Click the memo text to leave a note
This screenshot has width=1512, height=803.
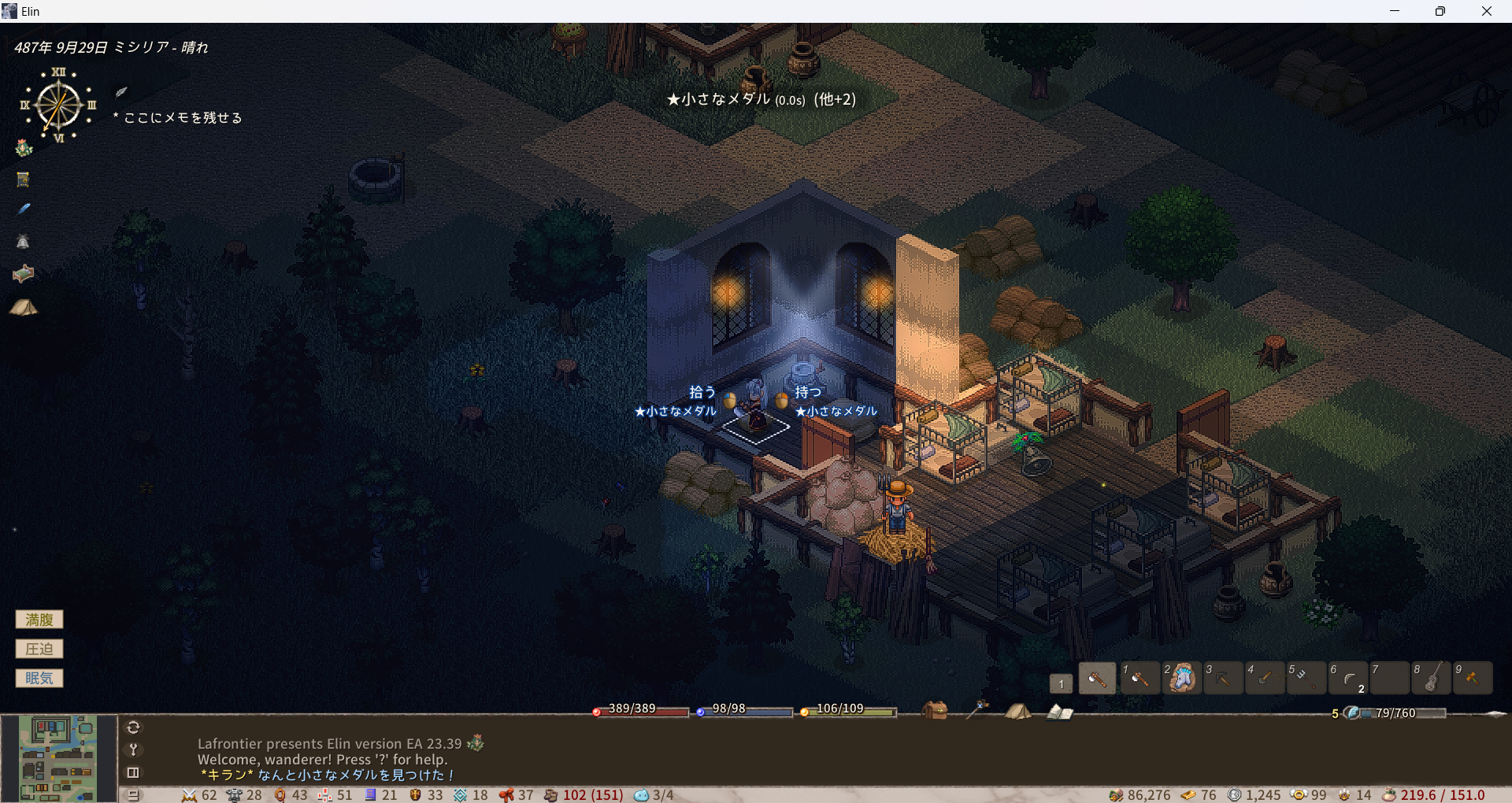(183, 118)
